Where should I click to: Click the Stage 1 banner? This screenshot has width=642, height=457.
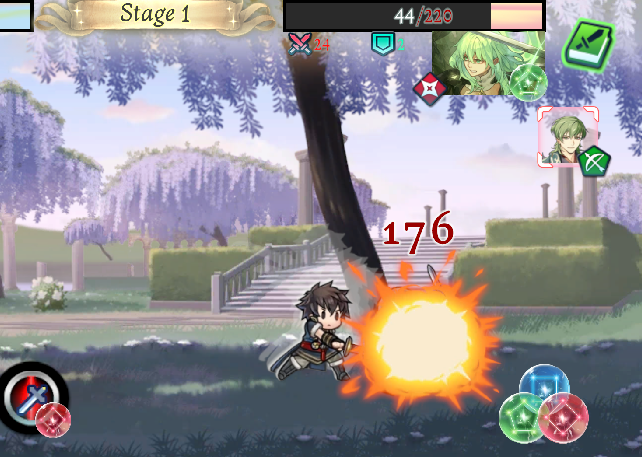tap(154, 14)
